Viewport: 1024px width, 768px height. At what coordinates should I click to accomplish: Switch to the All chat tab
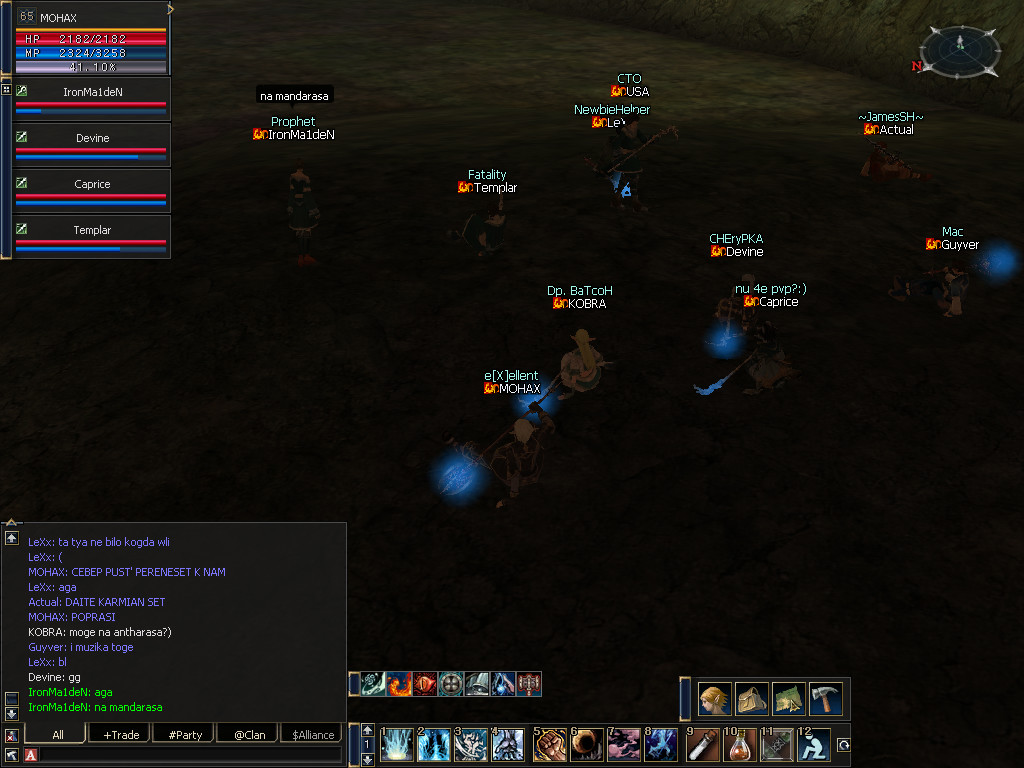coord(57,734)
